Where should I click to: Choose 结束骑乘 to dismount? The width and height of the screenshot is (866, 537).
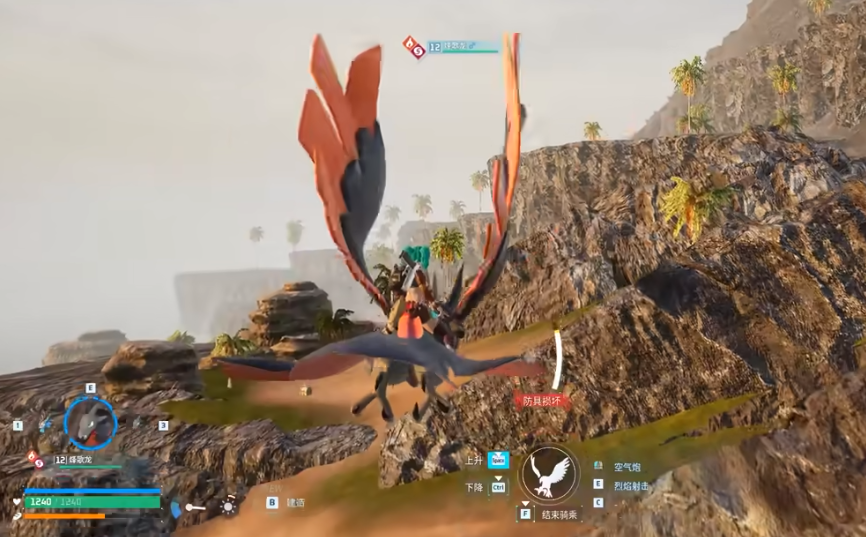pos(560,514)
